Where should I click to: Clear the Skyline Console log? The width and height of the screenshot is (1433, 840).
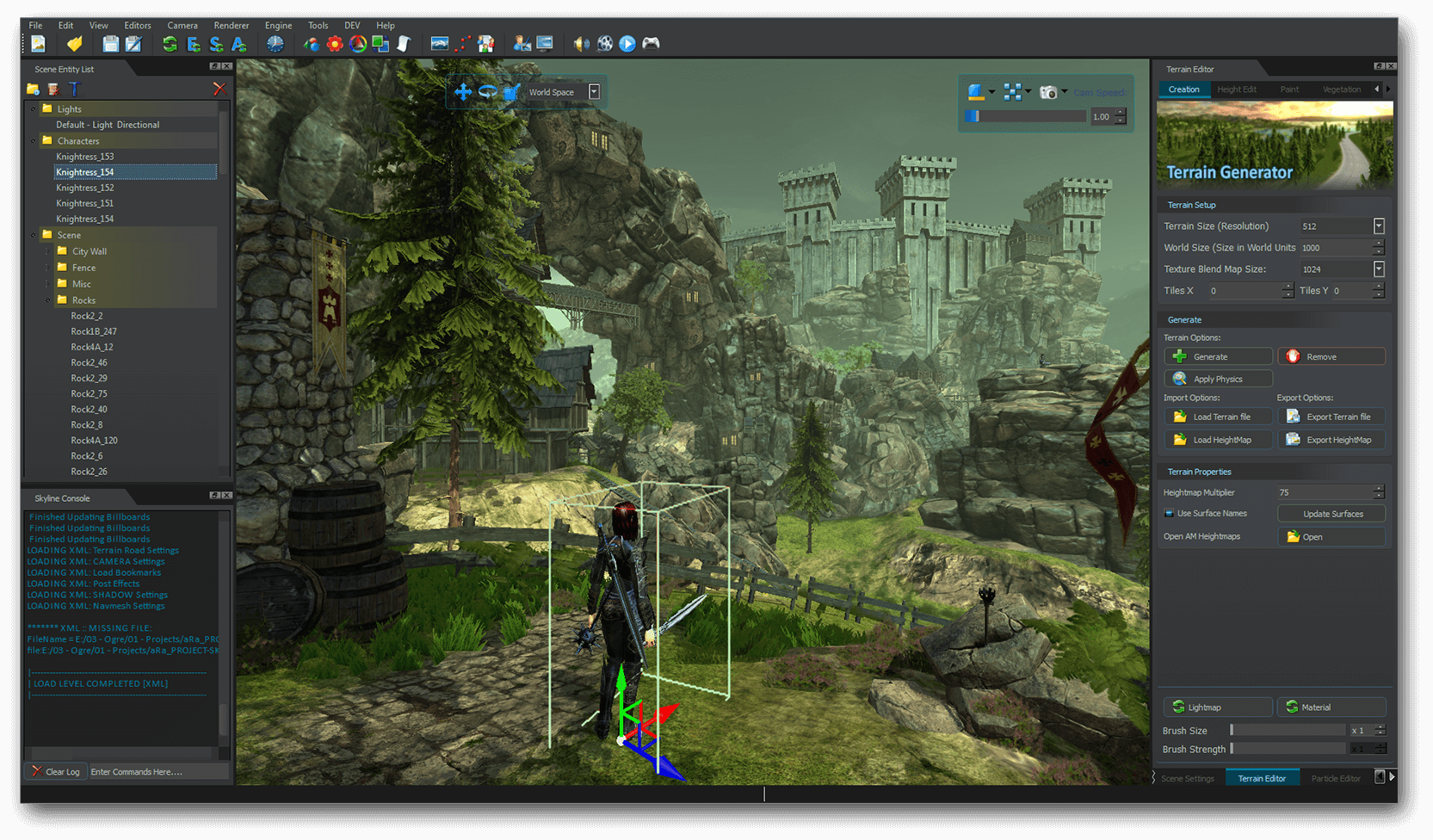pos(56,771)
